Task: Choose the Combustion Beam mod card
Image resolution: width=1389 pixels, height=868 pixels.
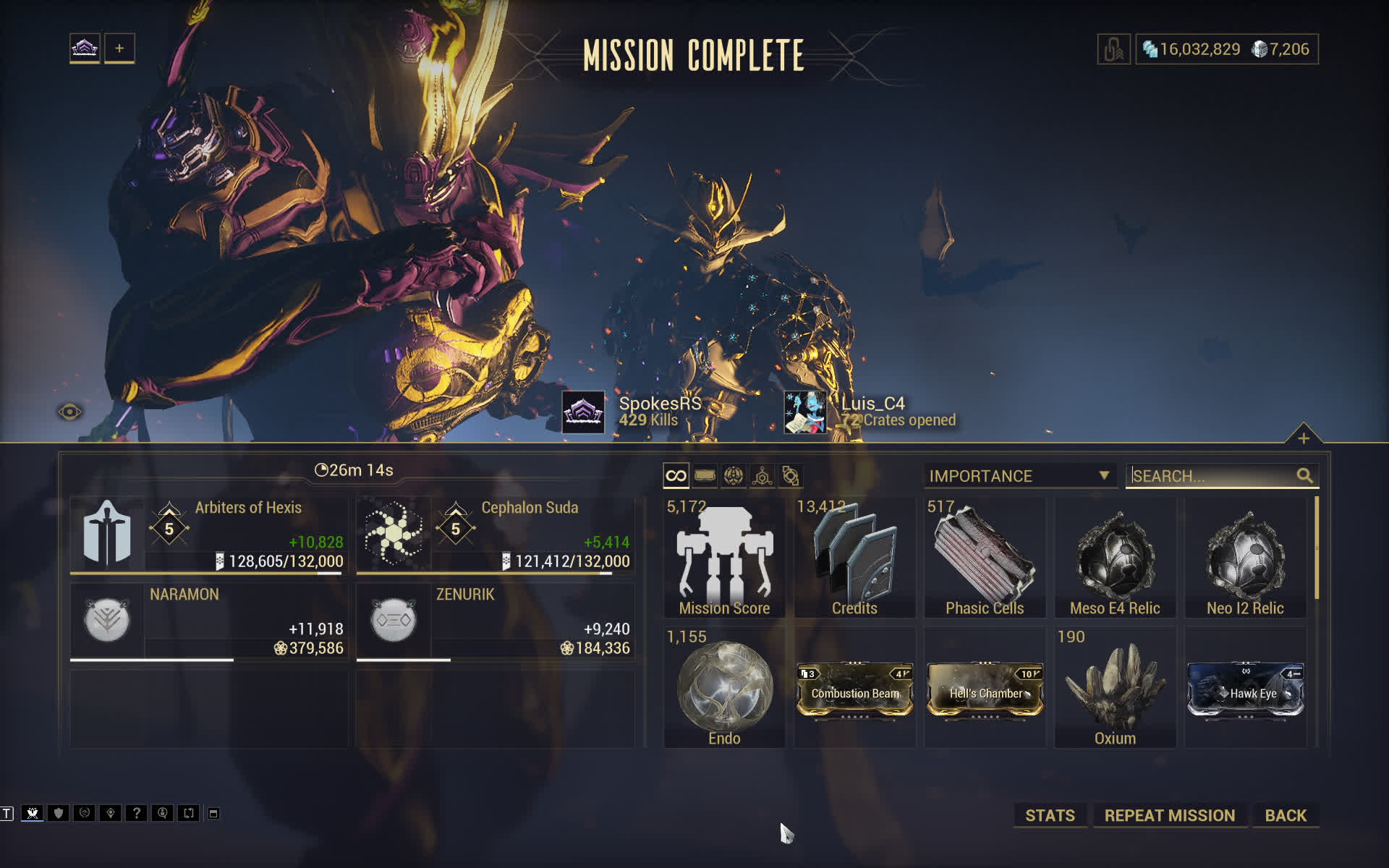Action: point(854,691)
